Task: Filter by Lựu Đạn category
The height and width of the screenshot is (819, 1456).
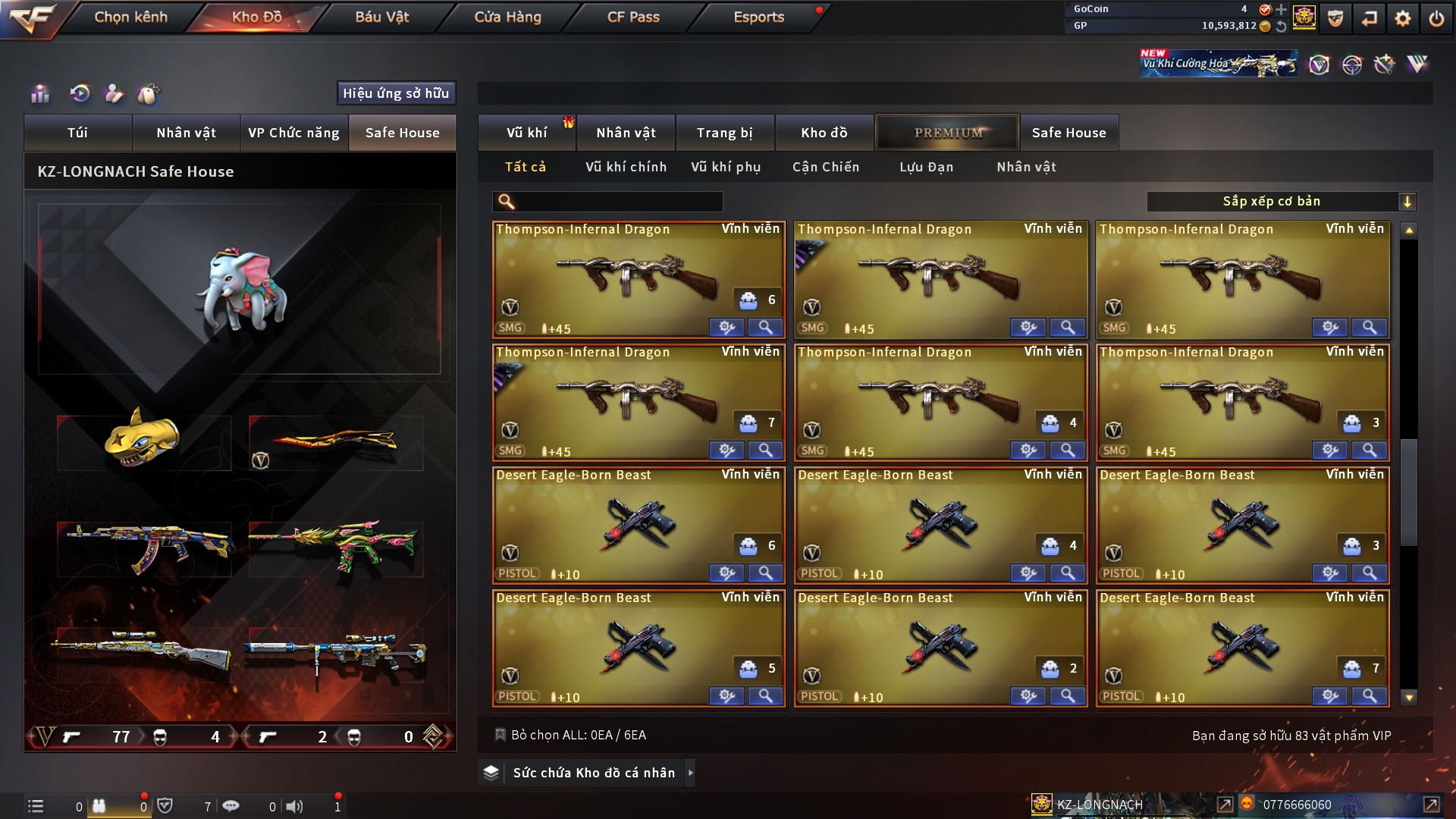Action: 926,167
